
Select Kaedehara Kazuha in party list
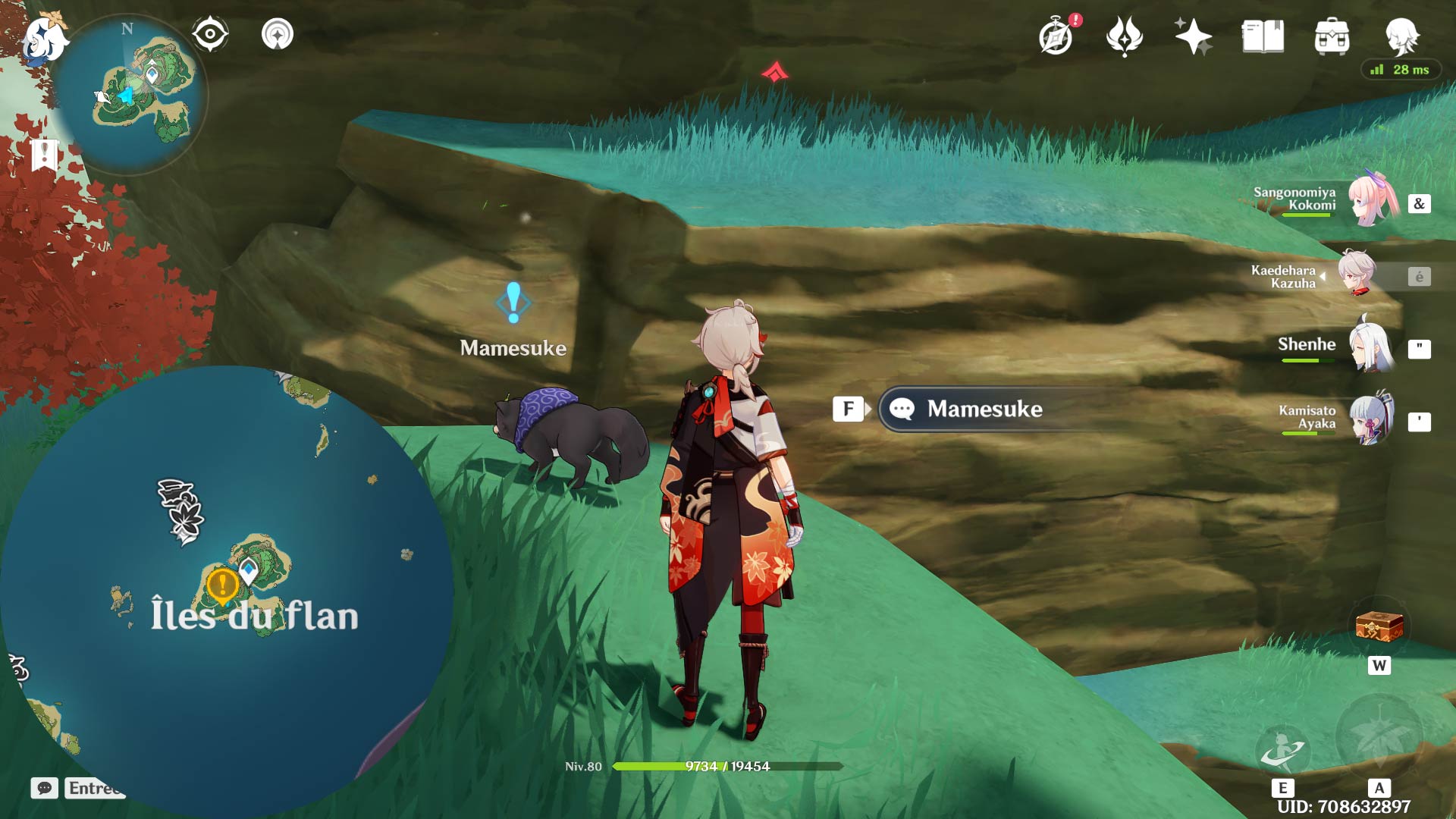point(1356,275)
